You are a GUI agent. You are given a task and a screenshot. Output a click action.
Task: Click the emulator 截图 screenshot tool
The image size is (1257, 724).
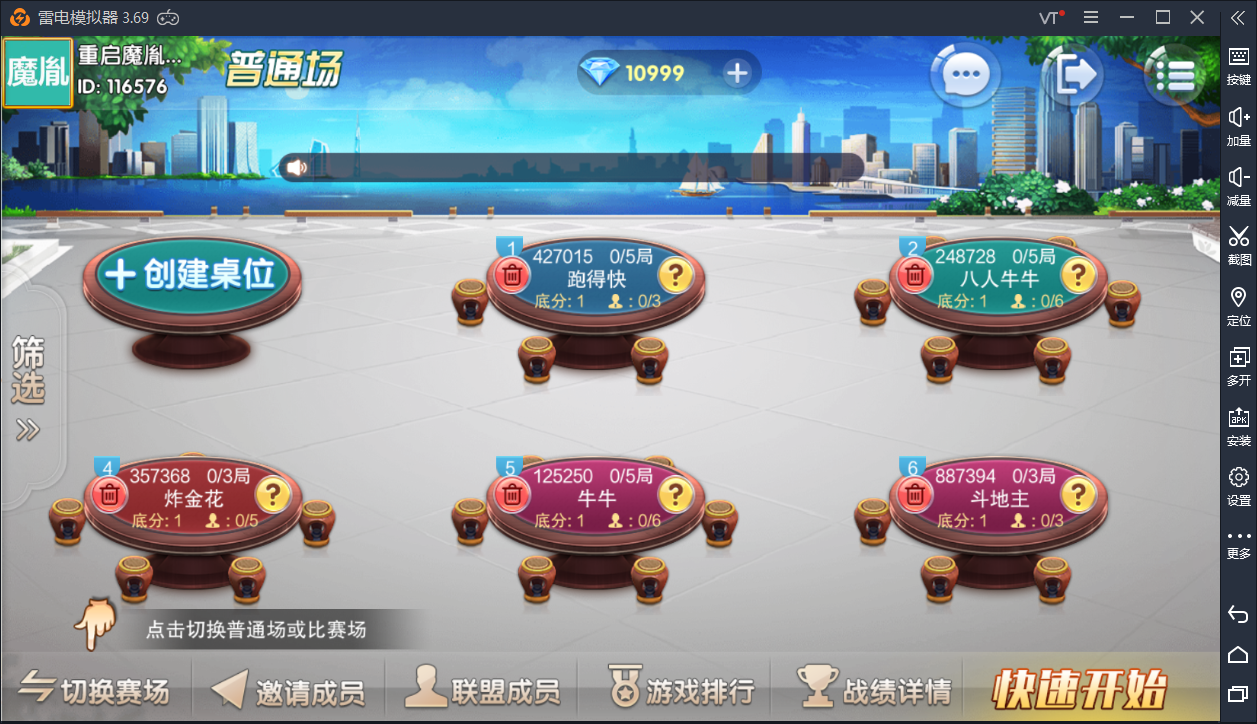1239,245
